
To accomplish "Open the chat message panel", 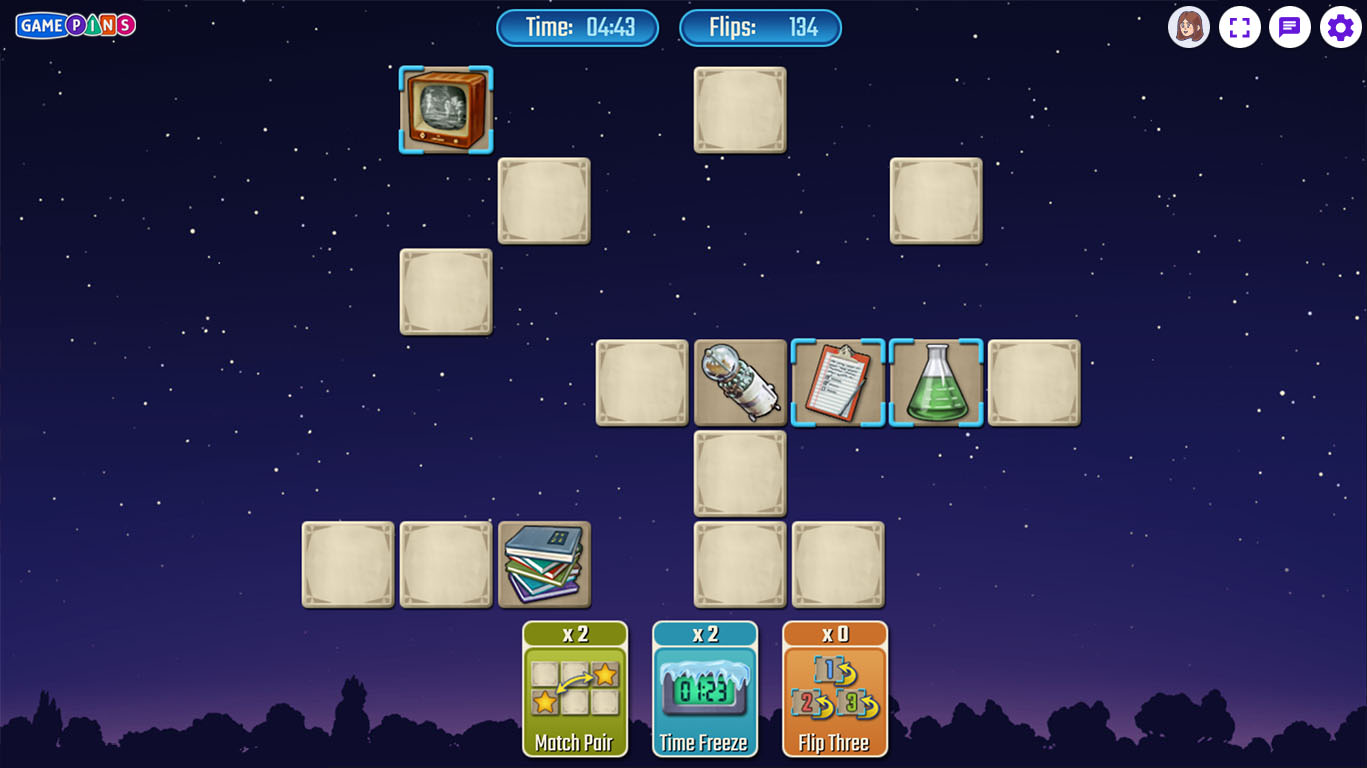I will (x=1290, y=27).
